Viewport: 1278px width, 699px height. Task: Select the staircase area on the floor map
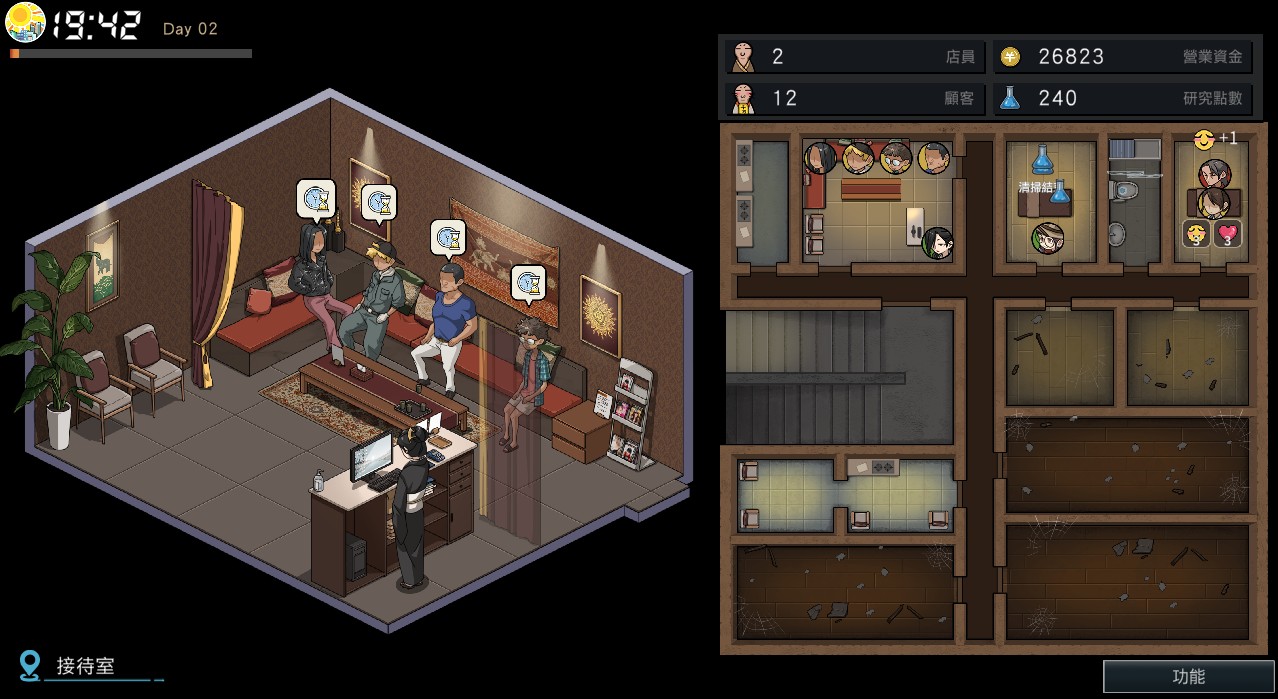[838, 376]
